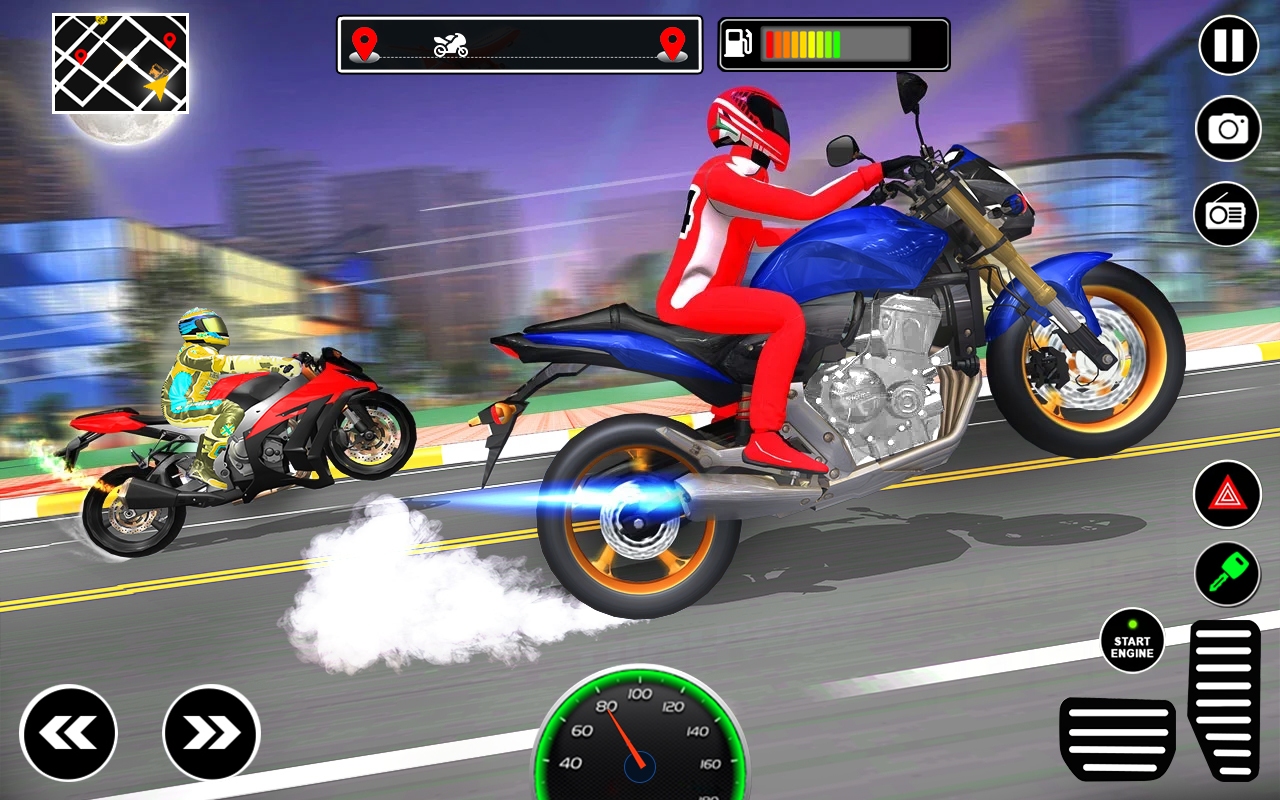Pause the game
The height and width of the screenshot is (800, 1280).
[1227, 47]
